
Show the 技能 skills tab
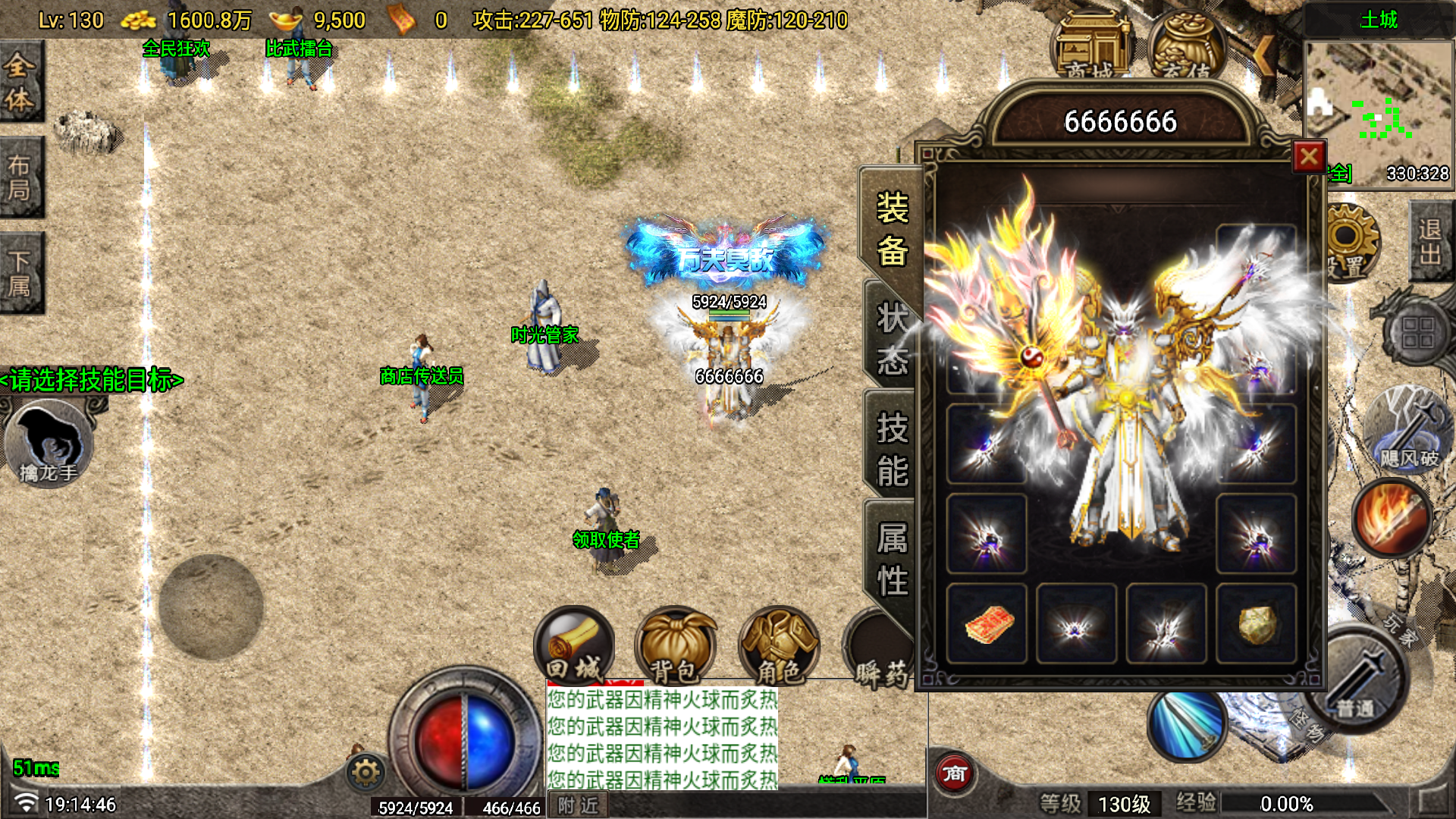tap(892, 449)
